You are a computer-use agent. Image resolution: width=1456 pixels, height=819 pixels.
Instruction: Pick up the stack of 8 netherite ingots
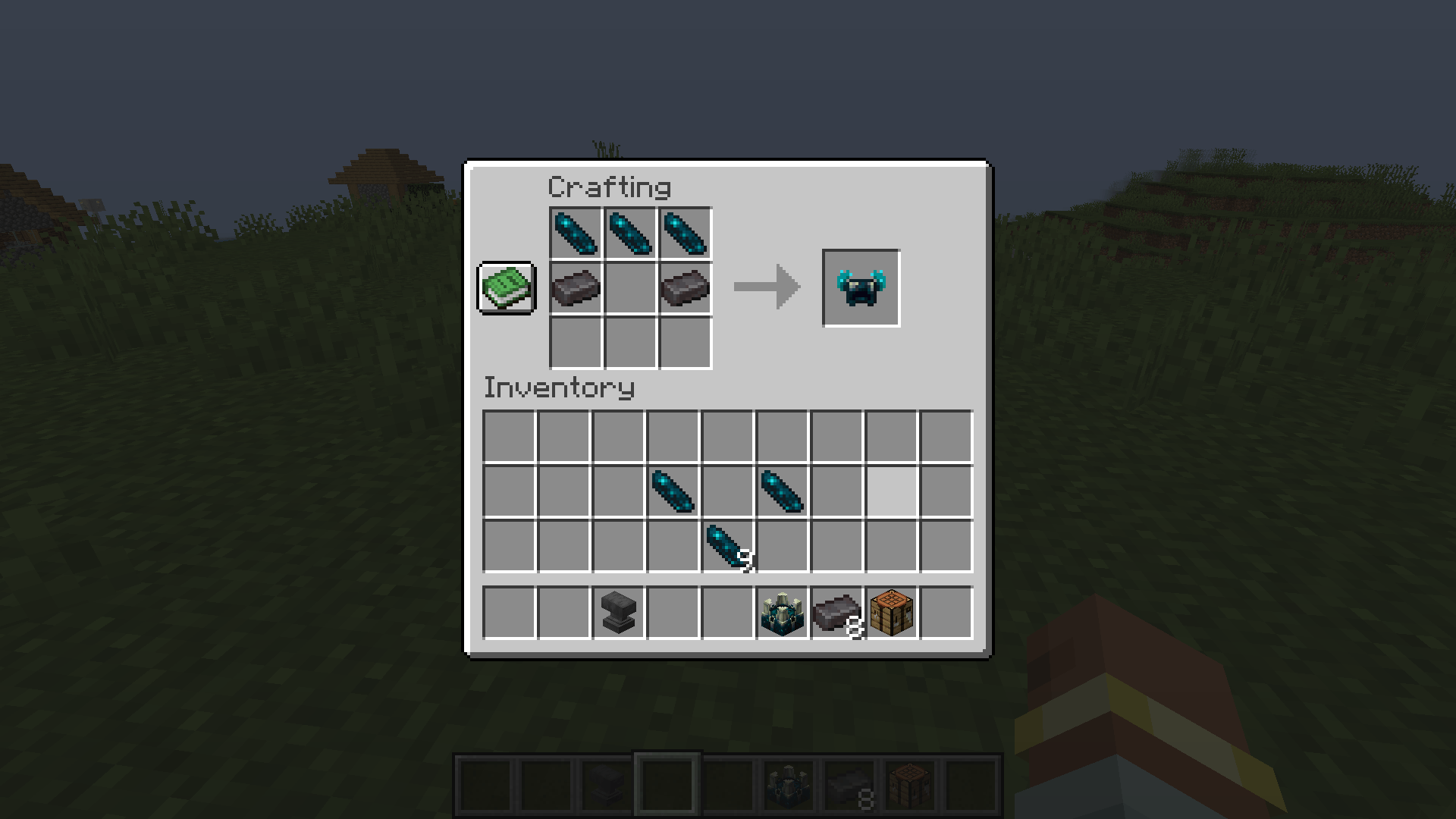pos(836,613)
